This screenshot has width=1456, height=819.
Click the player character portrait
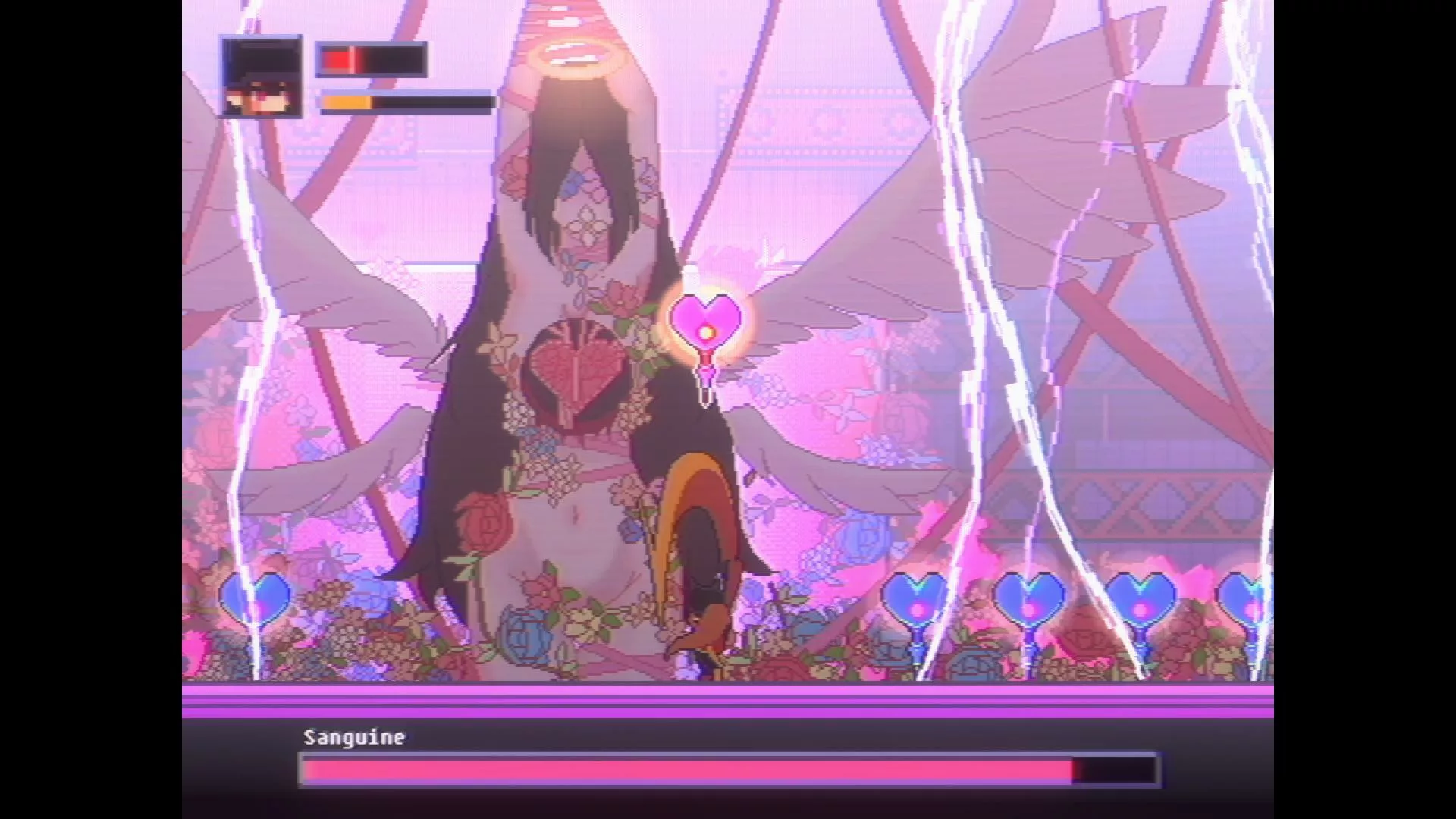262,77
